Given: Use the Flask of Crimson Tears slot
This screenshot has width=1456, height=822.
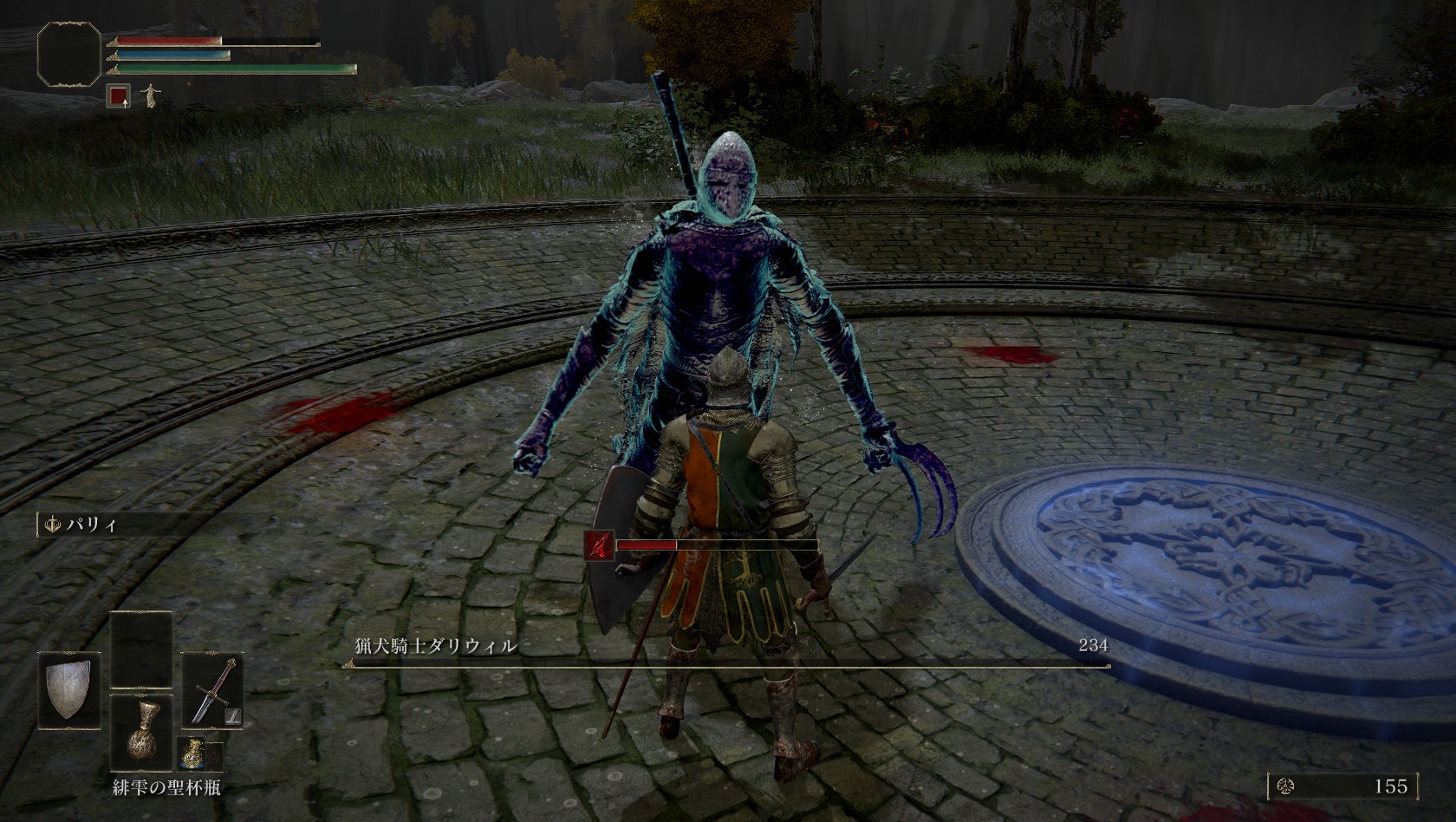Looking at the screenshot, I should coord(141,733).
